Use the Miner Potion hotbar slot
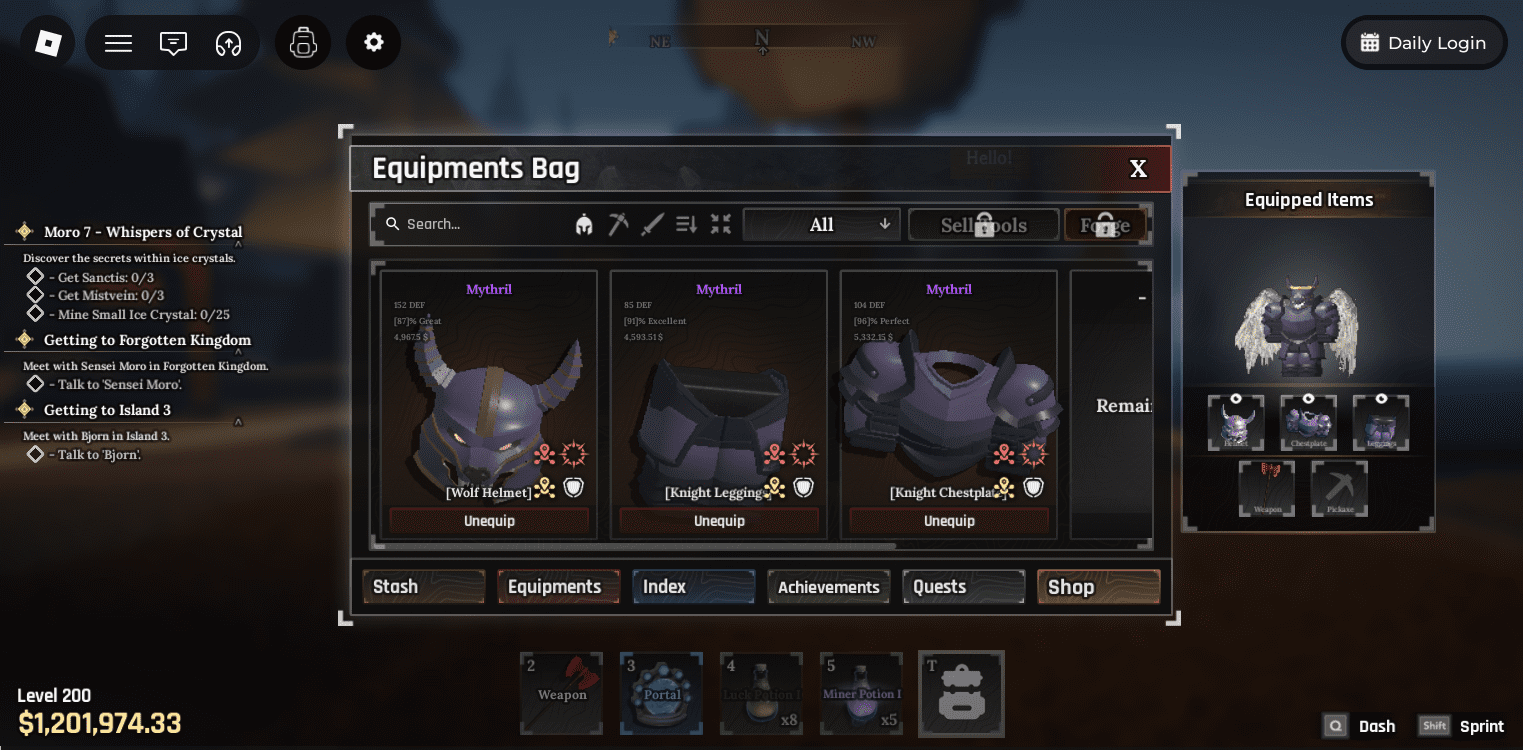 861,694
